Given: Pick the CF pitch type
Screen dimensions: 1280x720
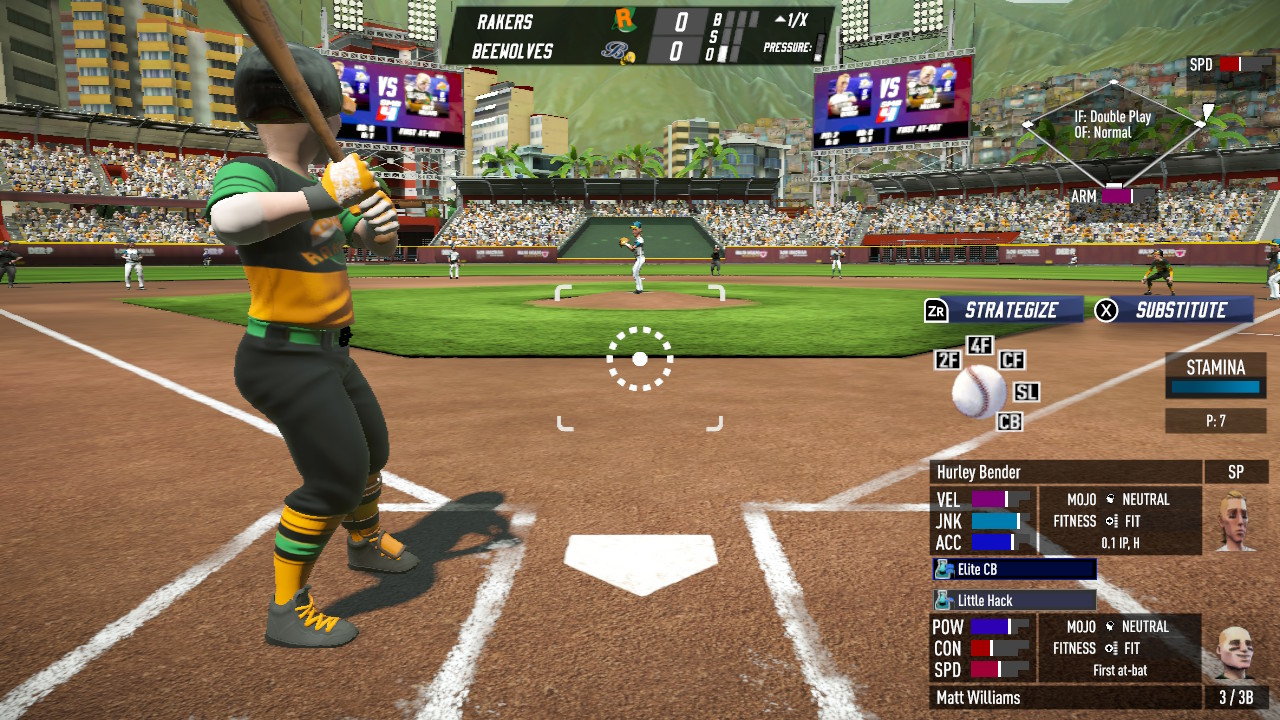Looking at the screenshot, I should coord(1012,360).
